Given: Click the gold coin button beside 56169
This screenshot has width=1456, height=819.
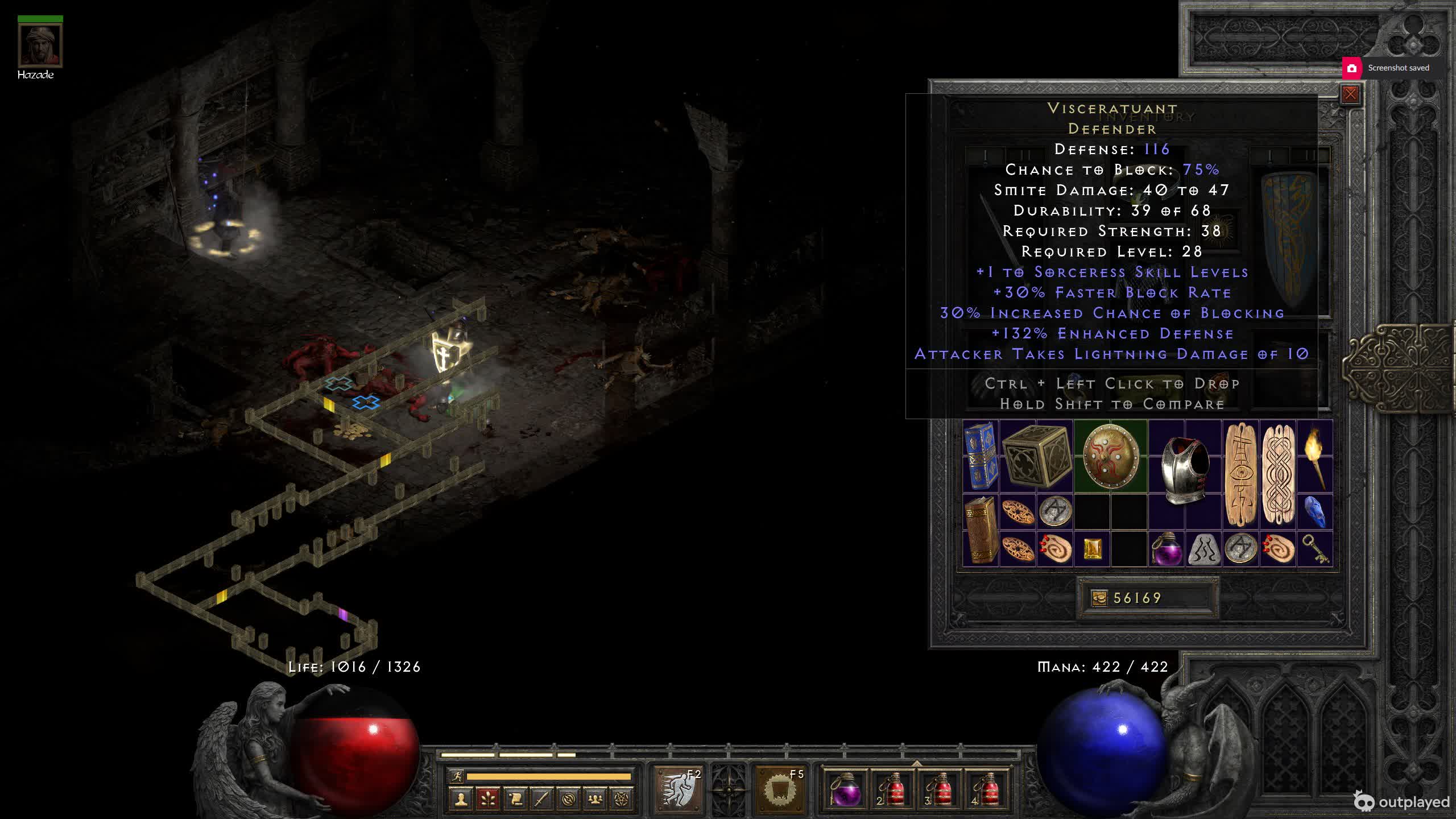Looking at the screenshot, I should point(1099,598).
